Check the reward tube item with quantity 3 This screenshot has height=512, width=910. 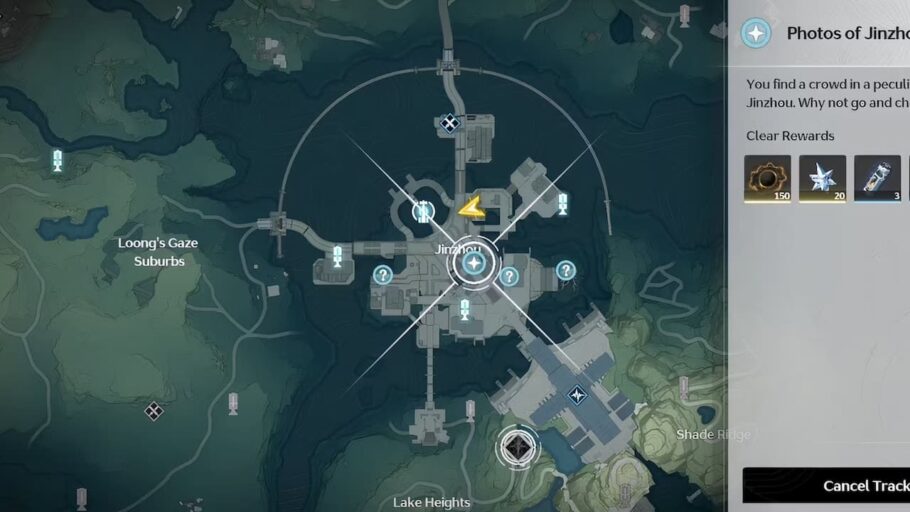[x=877, y=178]
